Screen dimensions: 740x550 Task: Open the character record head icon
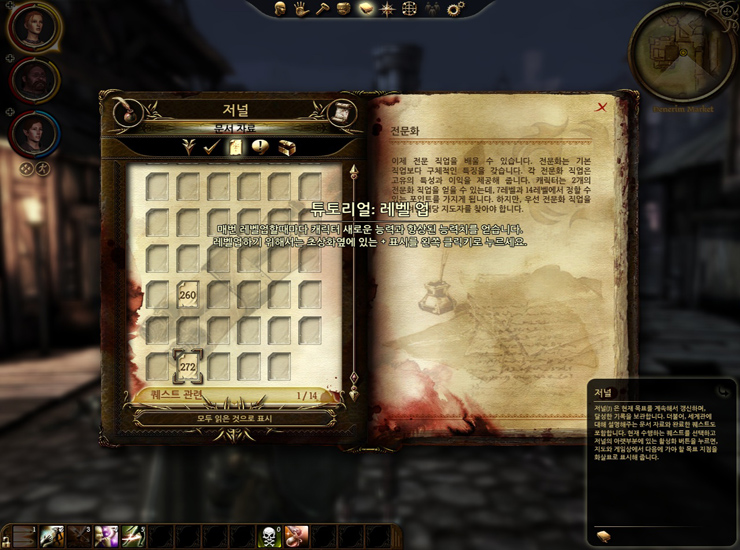point(280,9)
